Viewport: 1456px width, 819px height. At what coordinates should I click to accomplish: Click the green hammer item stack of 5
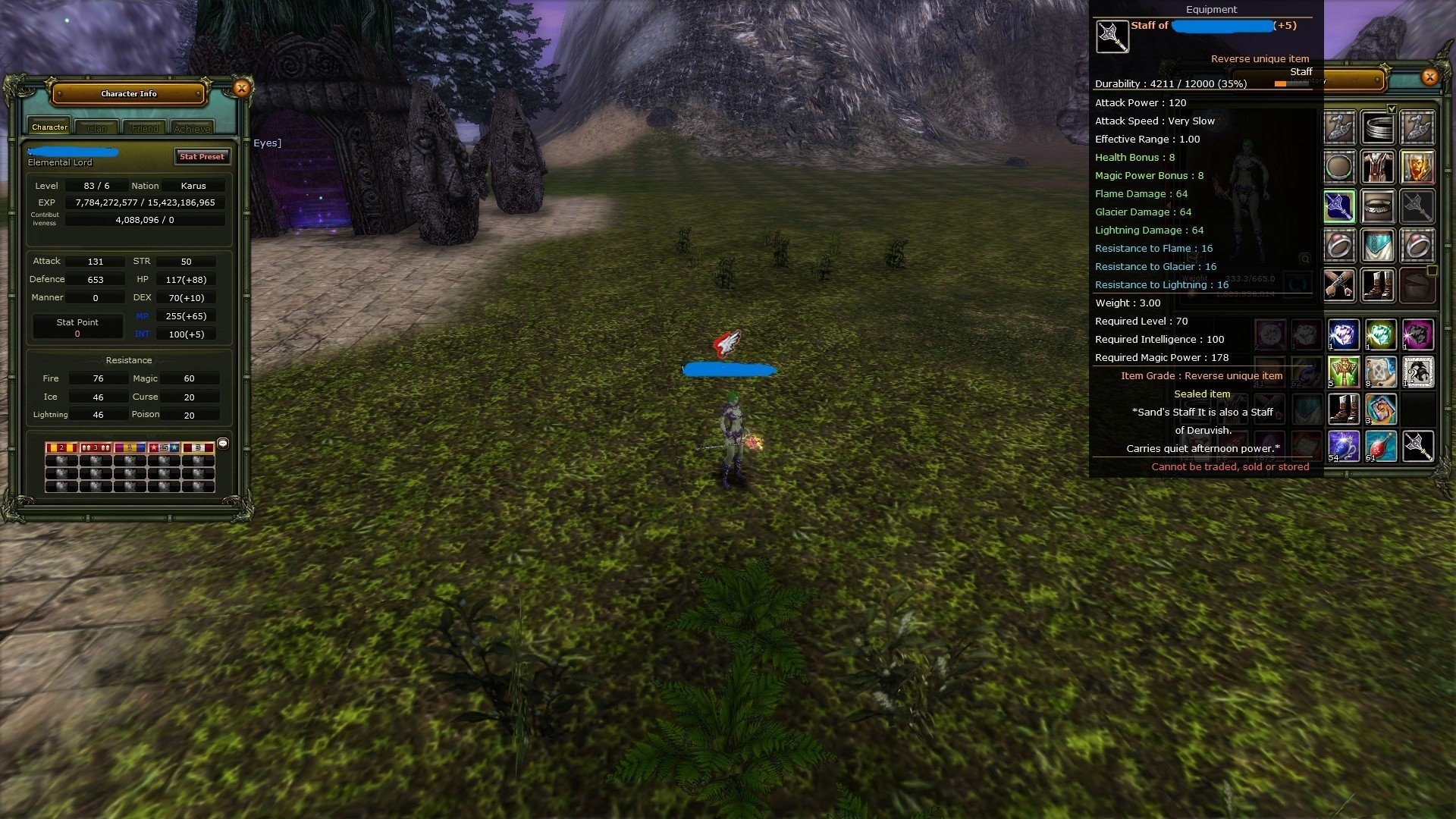pos(1344,372)
